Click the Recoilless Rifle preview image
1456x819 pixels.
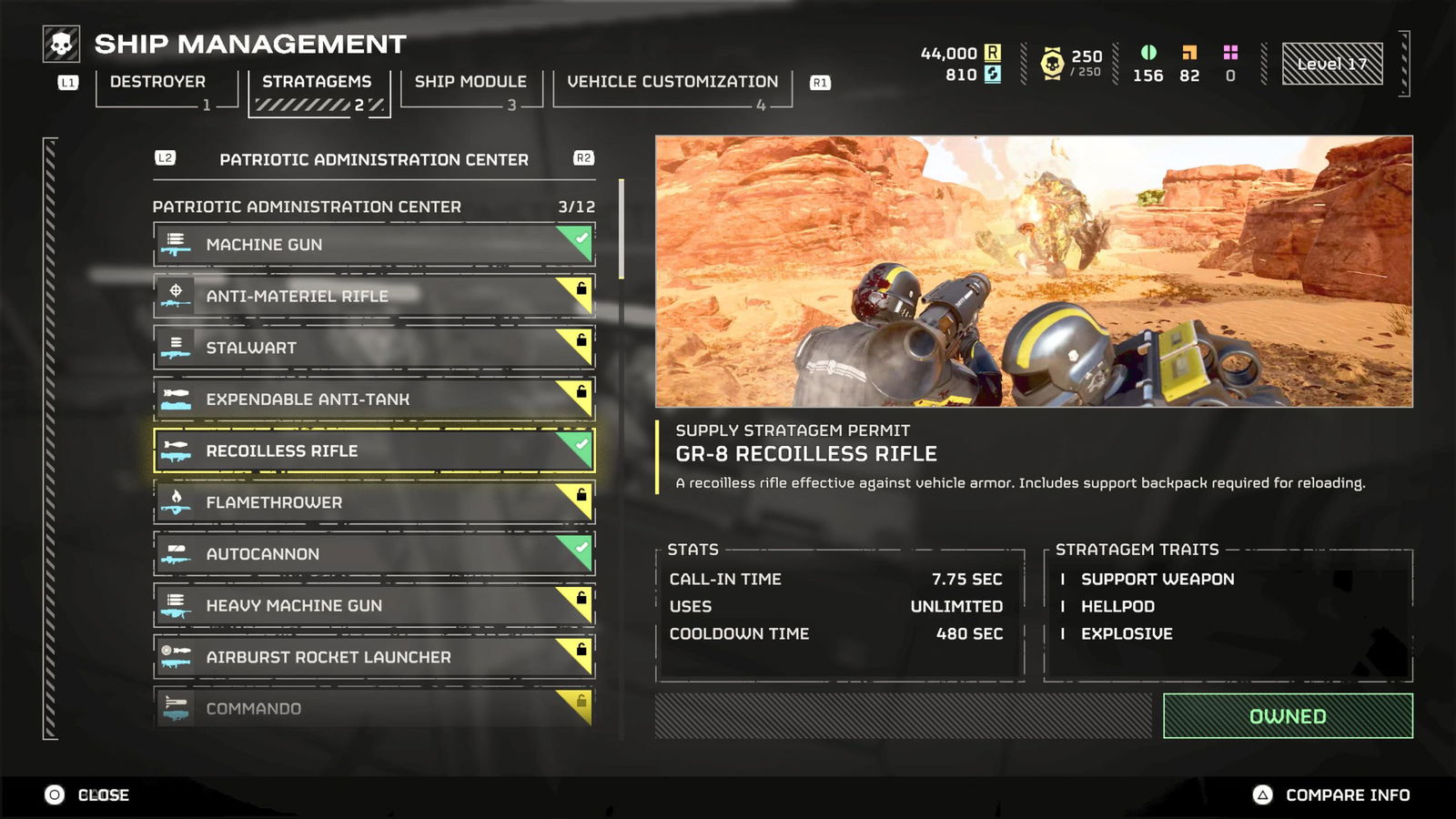pos(1034,271)
